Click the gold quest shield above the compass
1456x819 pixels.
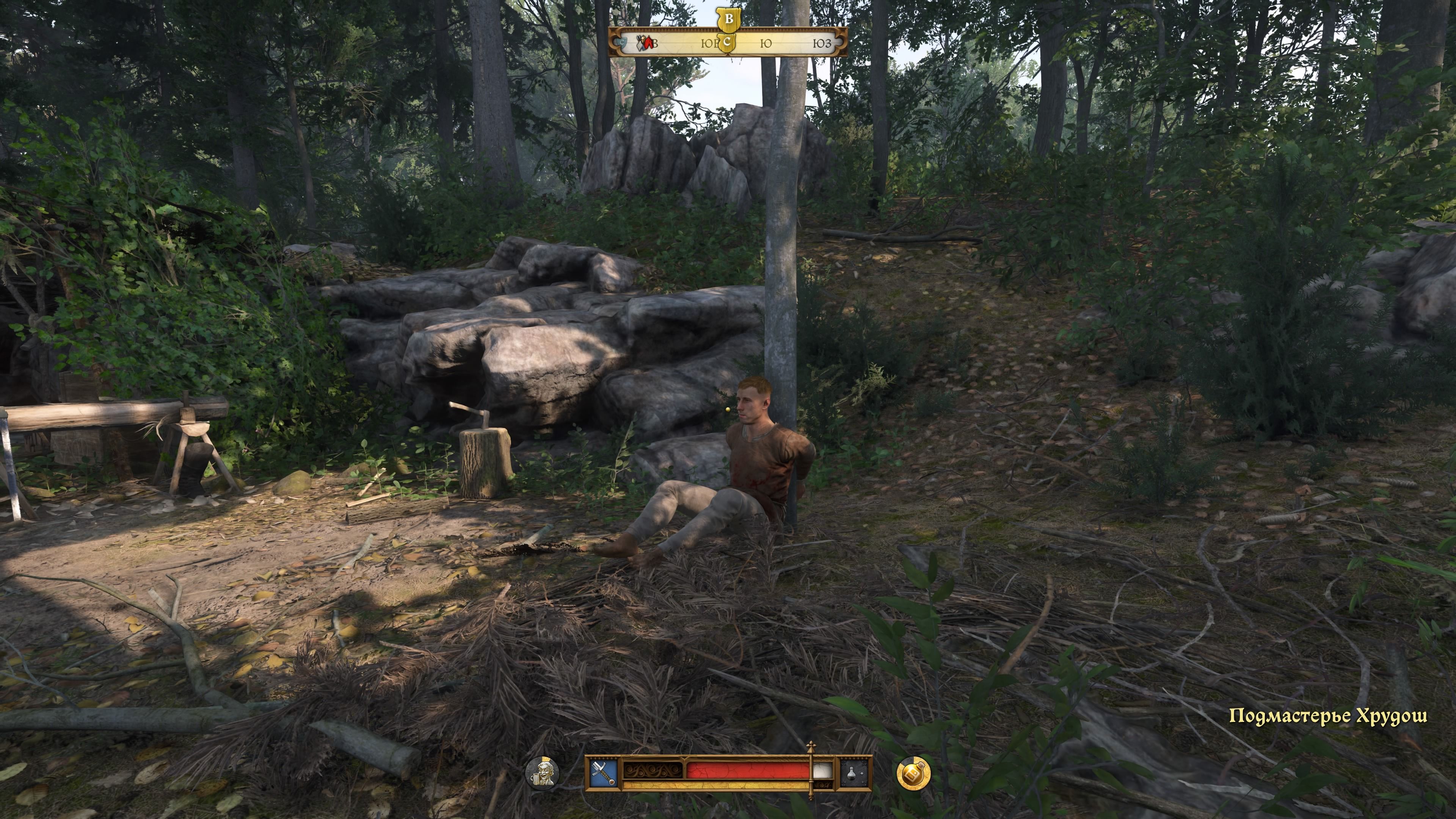728,20
